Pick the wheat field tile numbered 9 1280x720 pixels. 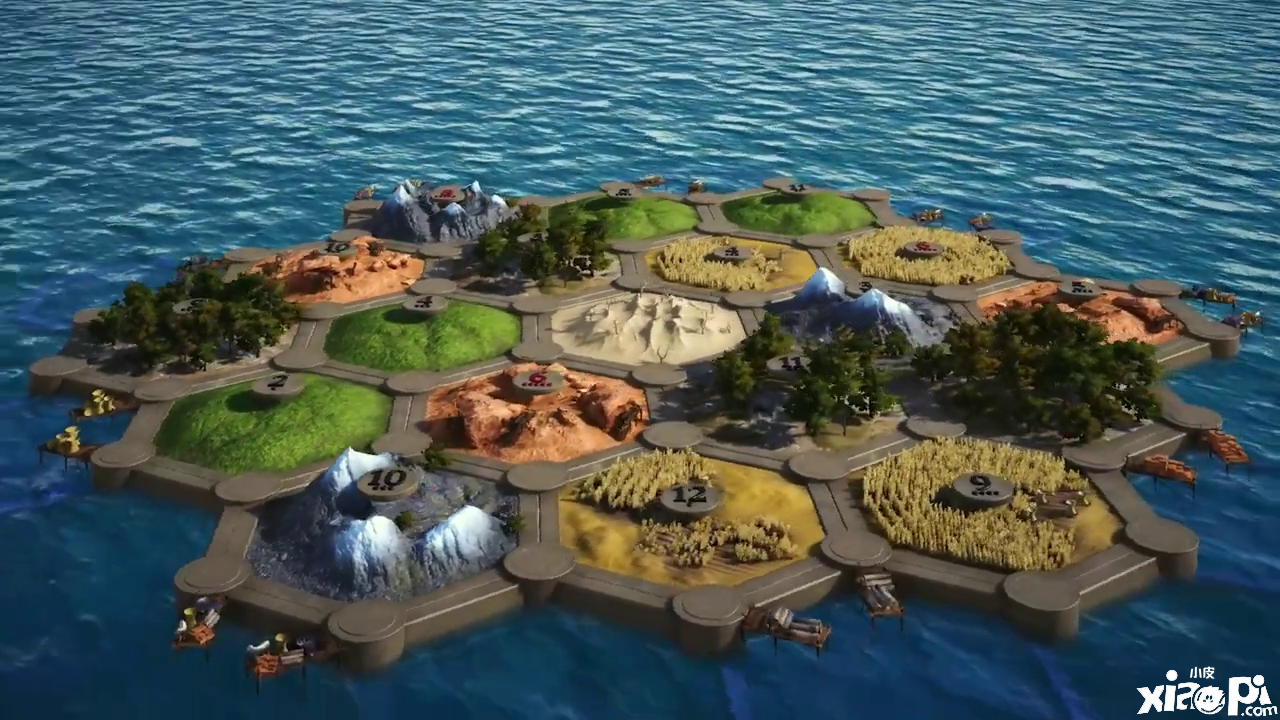tap(985, 502)
